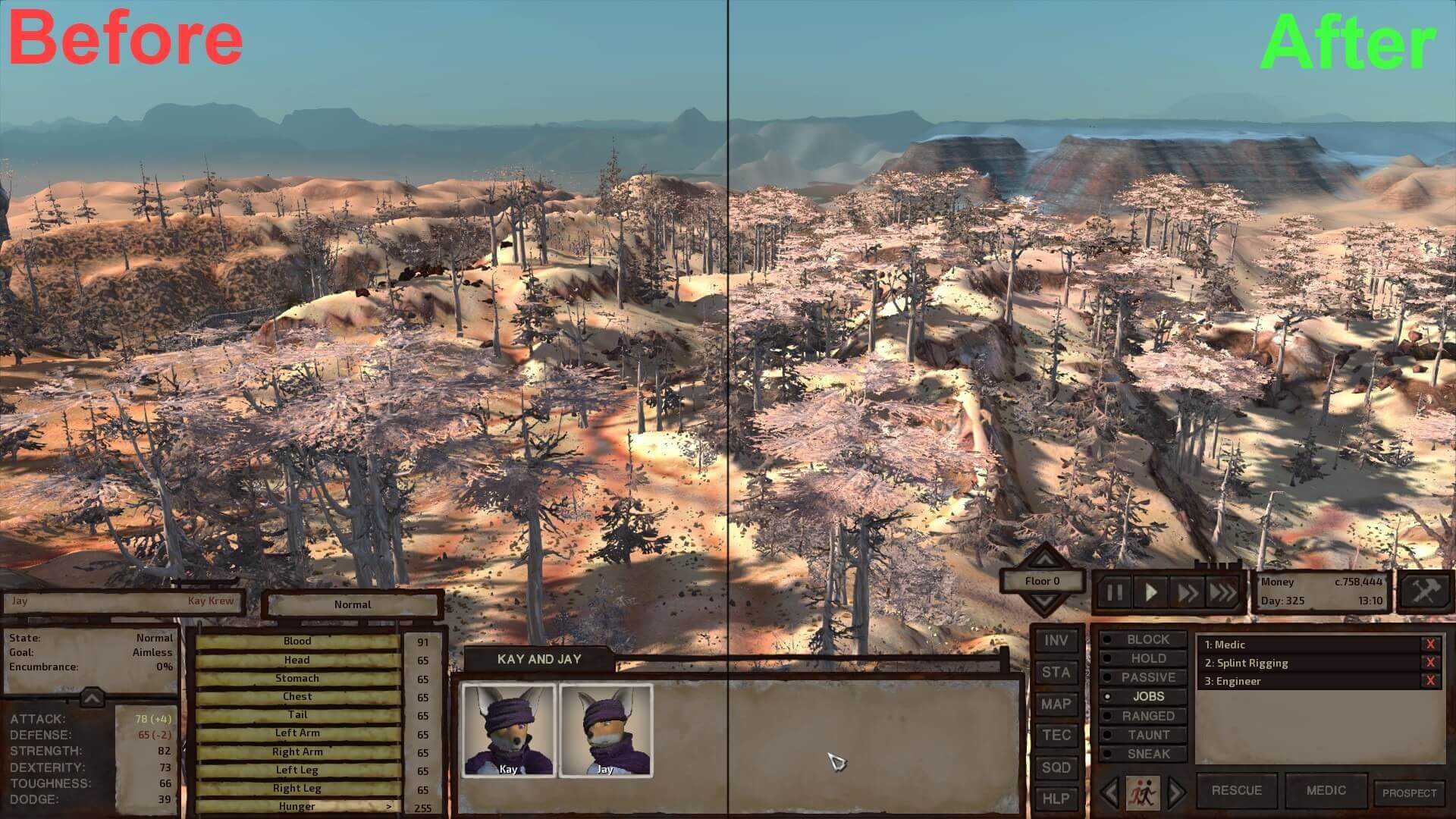Pause the game with the pause button

1114,592
